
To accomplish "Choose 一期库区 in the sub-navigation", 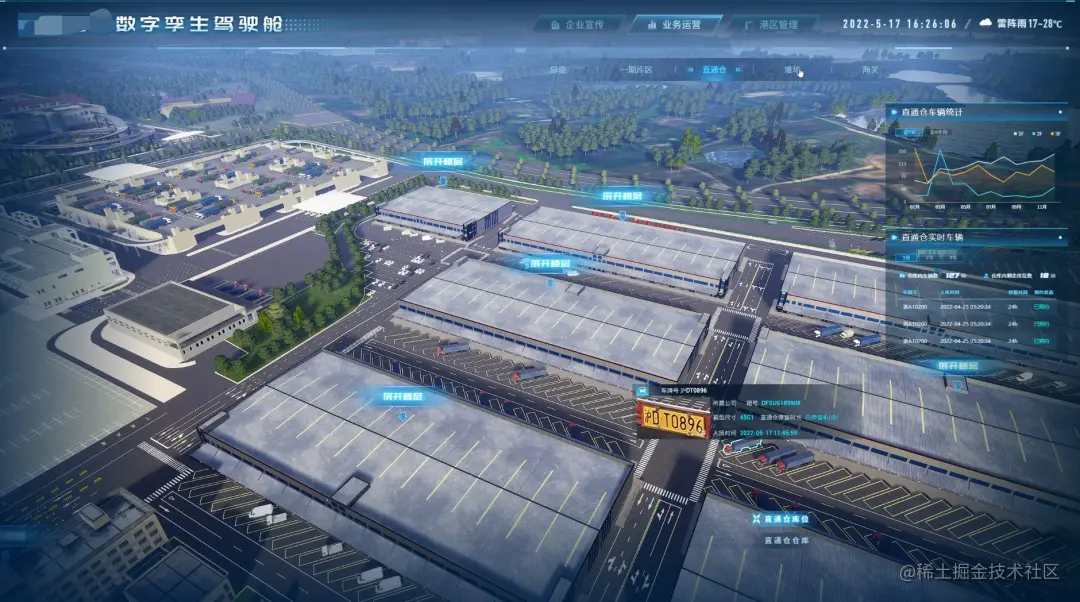I will (634, 70).
